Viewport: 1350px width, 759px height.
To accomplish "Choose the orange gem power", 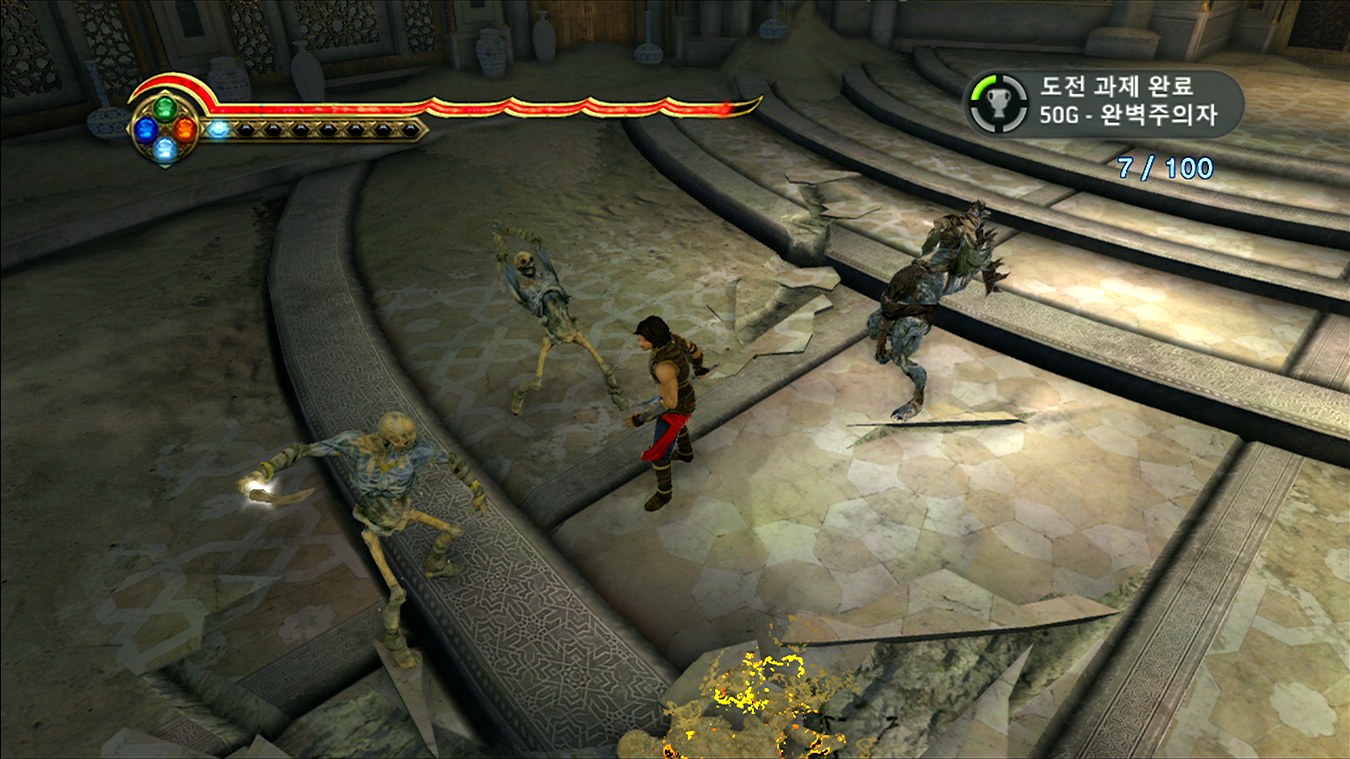I will point(185,129).
